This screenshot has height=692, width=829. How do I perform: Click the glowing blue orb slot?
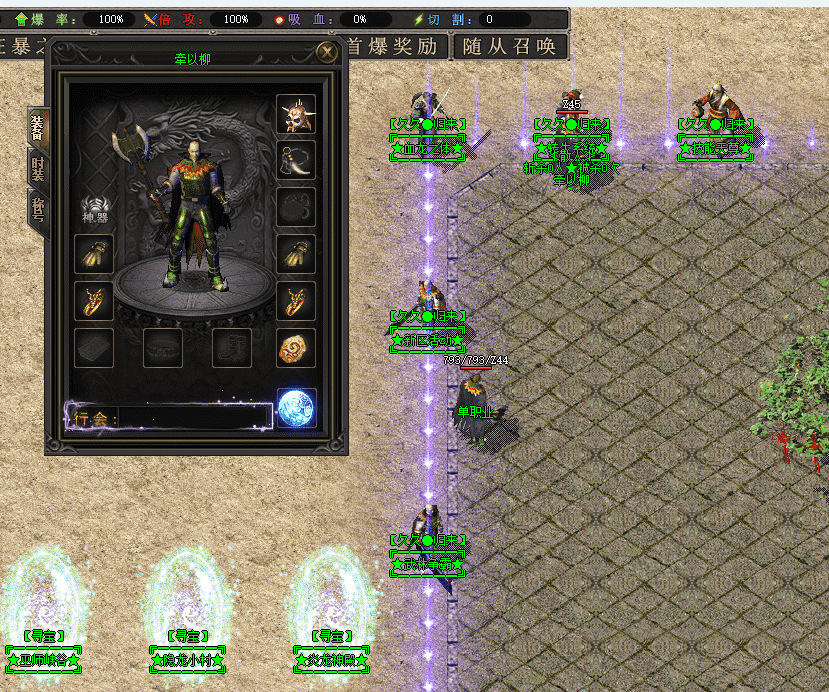point(296,407)
